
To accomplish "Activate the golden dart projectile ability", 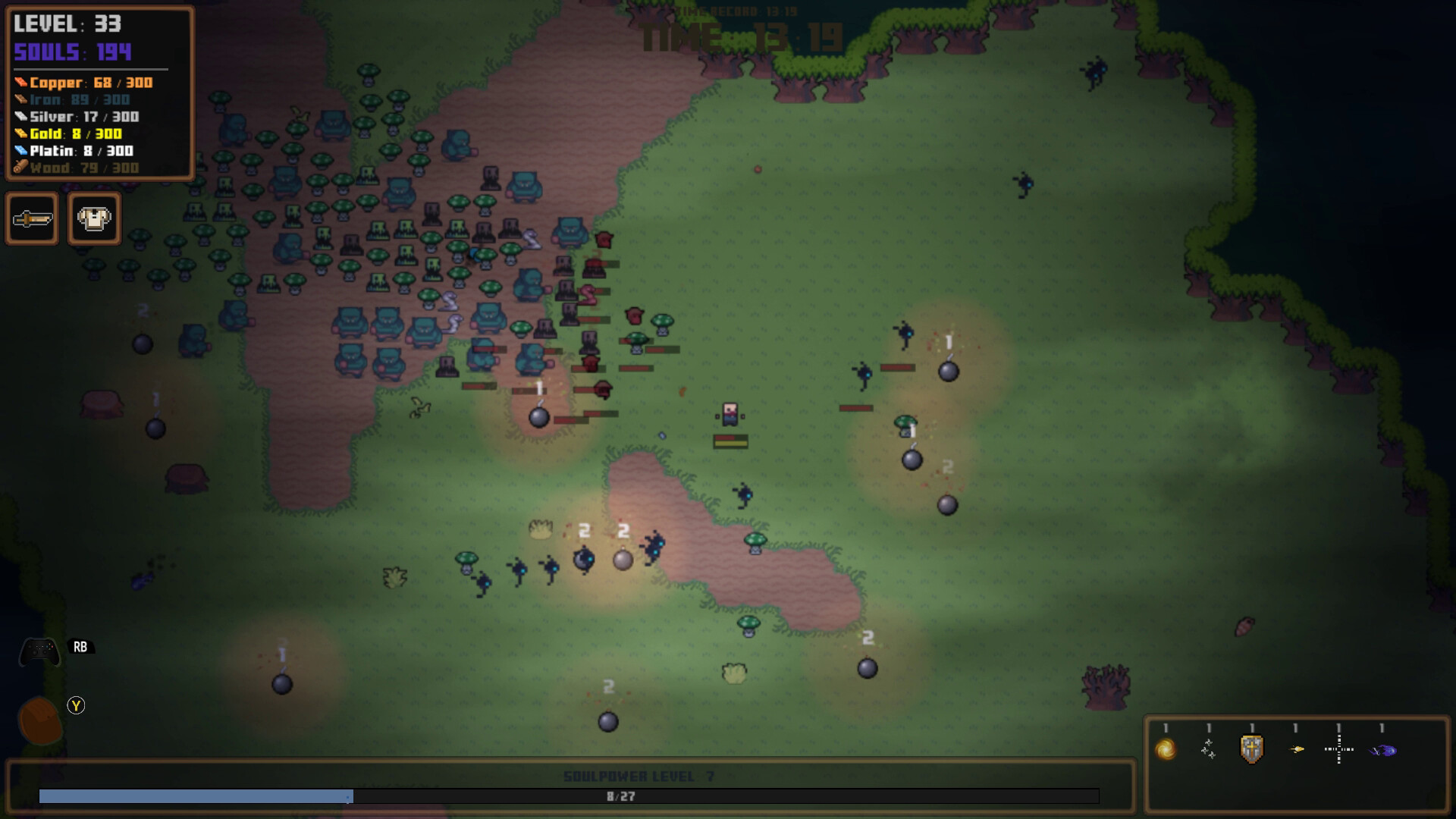I will (x=1295, y=750).
